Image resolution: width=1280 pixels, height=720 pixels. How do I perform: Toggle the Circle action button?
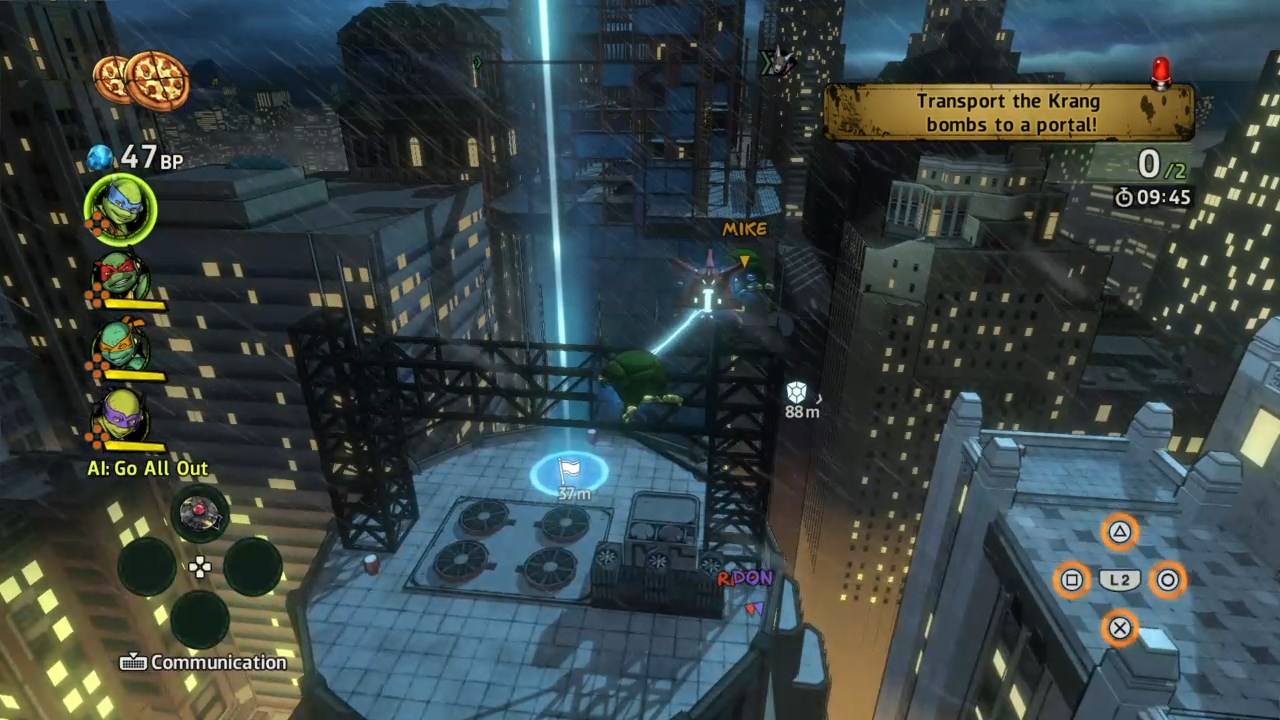[x=1168, y=580]
